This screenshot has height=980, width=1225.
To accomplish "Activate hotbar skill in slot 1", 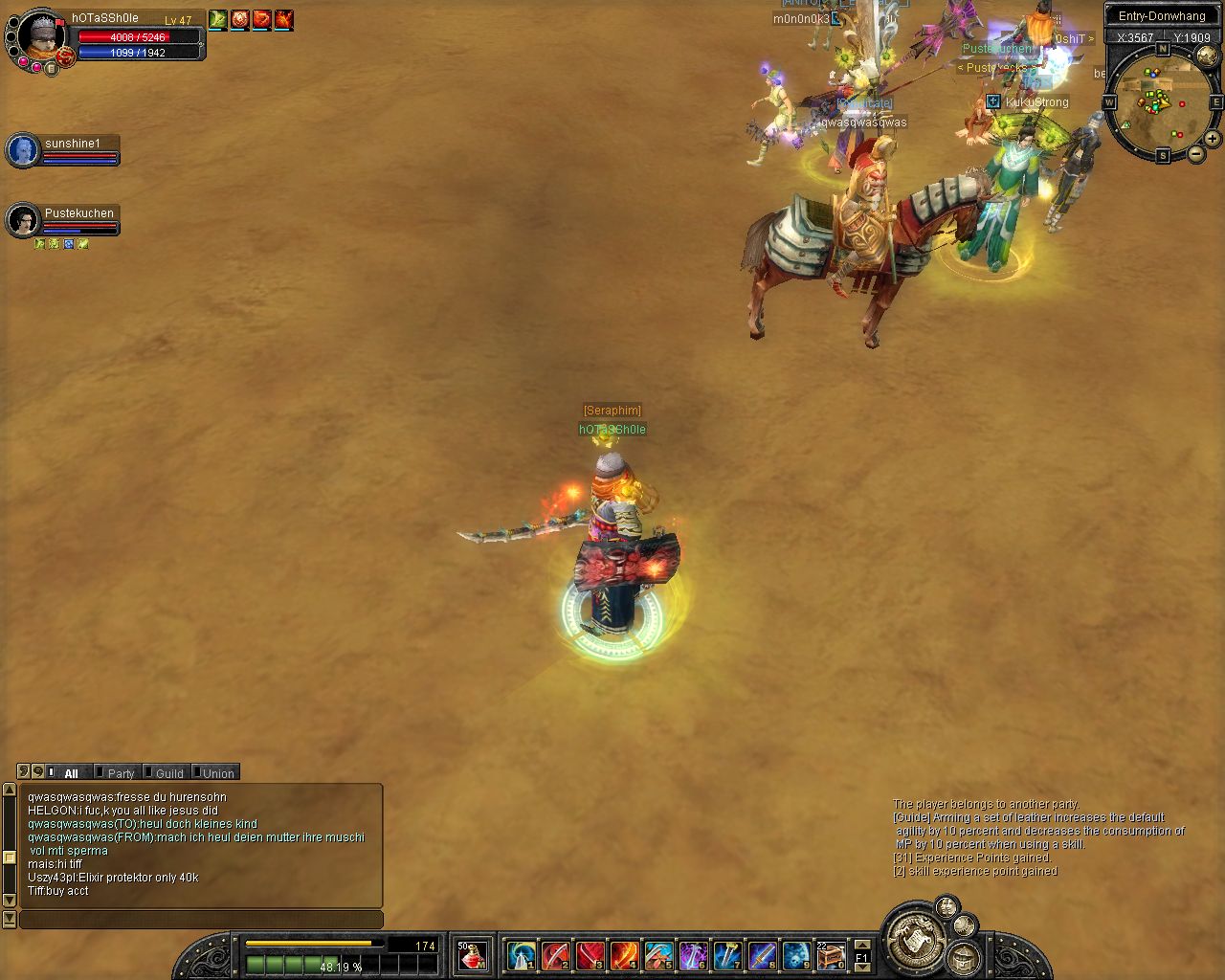I will pyautogui.click(x=522, y=955).
